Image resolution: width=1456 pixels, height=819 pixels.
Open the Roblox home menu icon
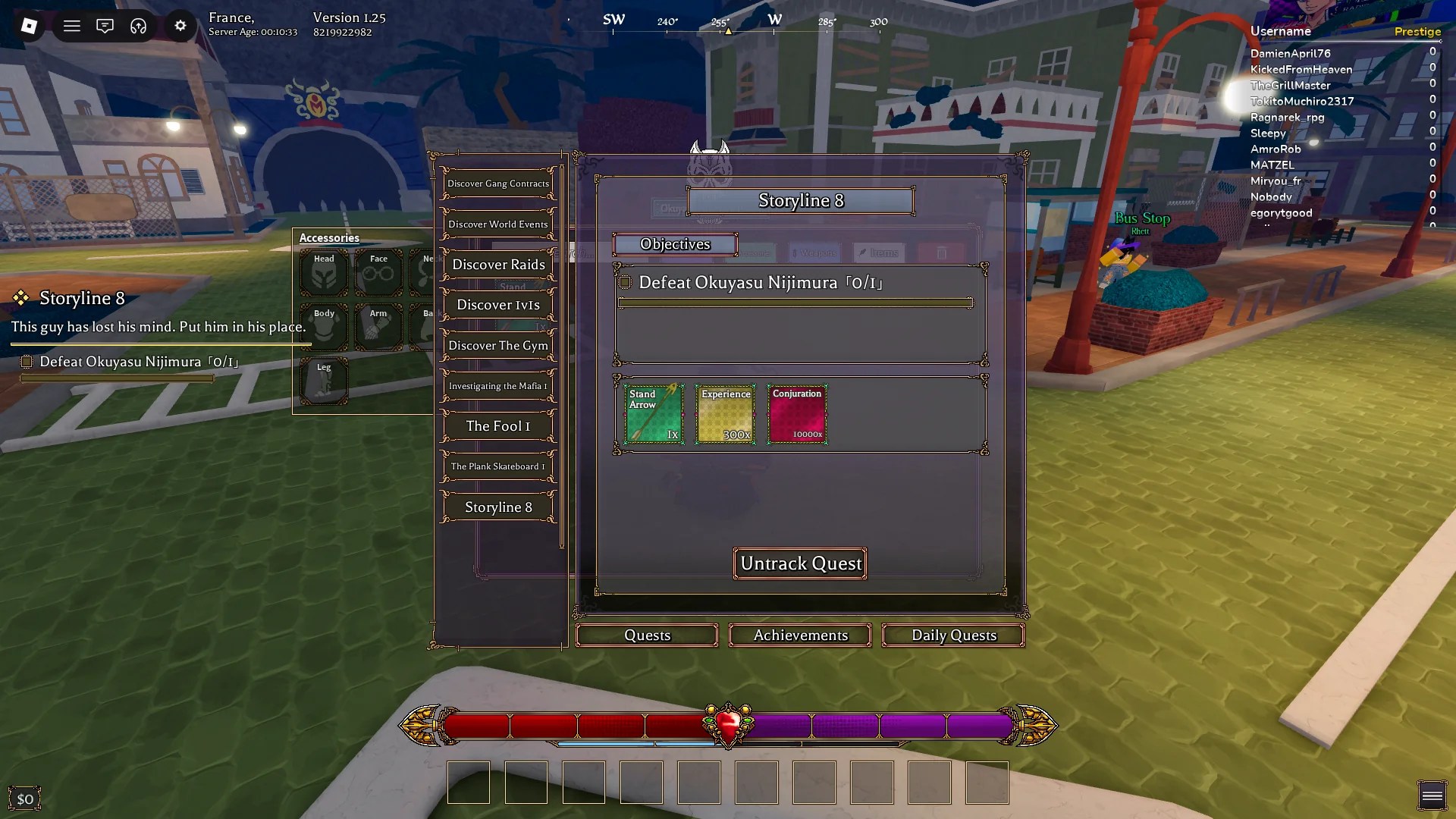(29, 27)
